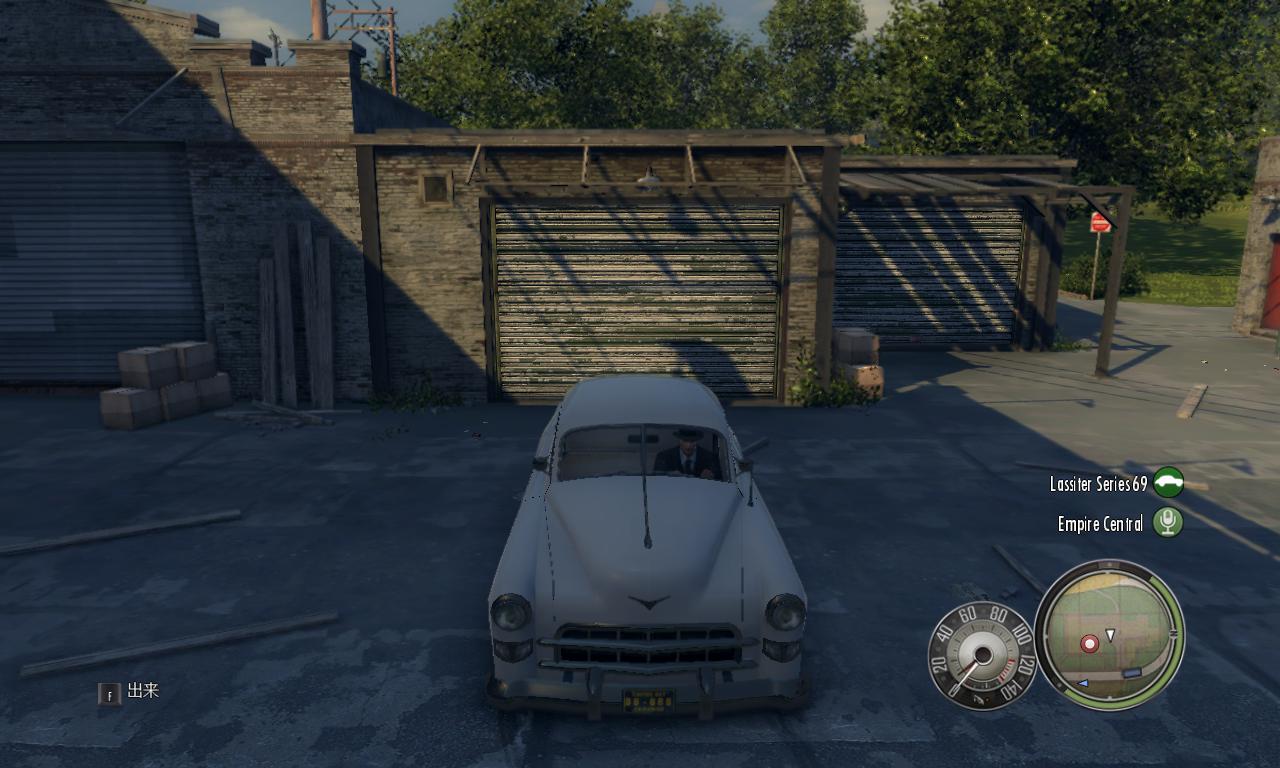
Task: Select the red objective marker on the minimap
Action: [x=1089, y=643]
